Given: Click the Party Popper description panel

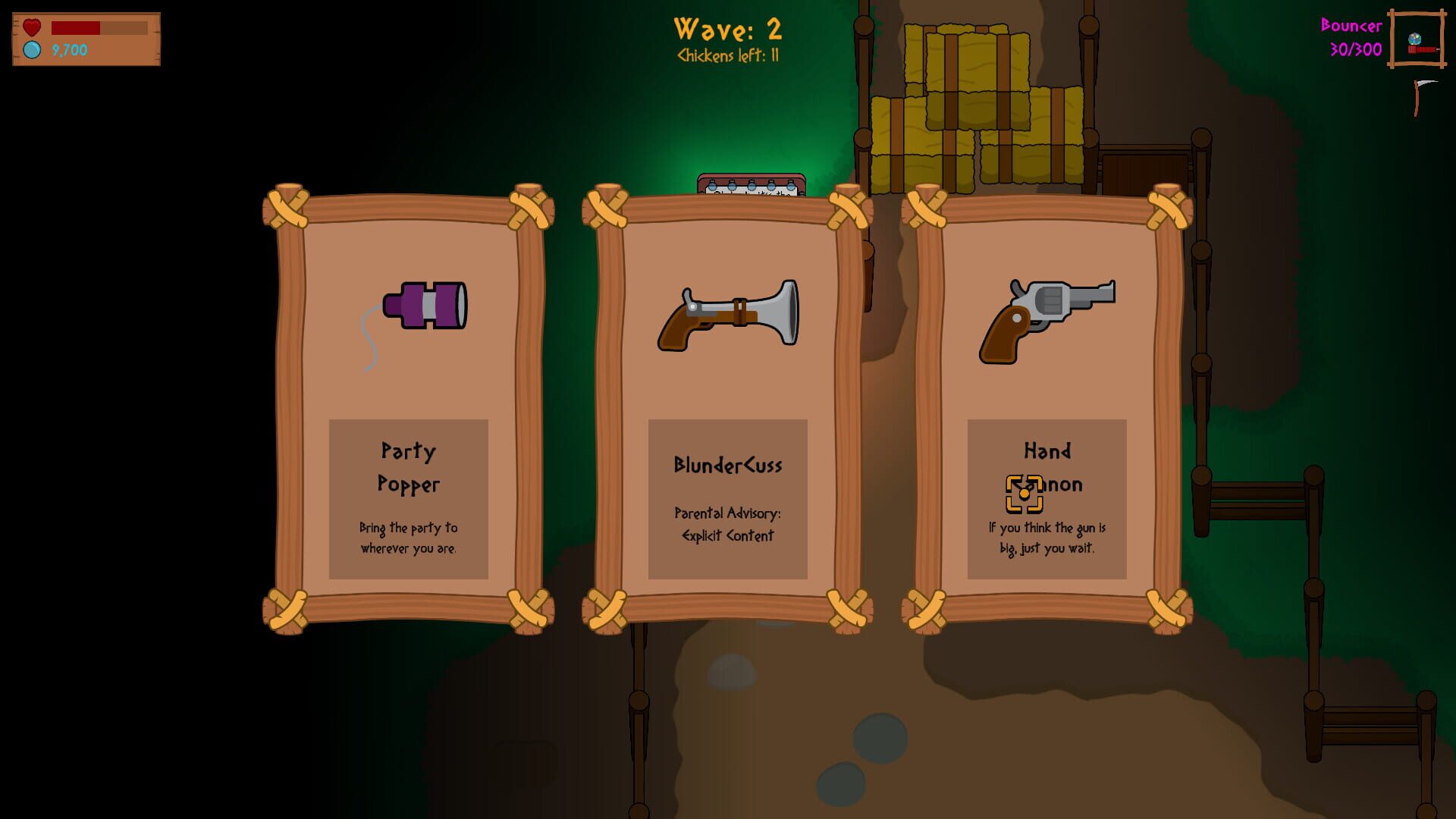Looking at the screenshot, I should [408, 497].
